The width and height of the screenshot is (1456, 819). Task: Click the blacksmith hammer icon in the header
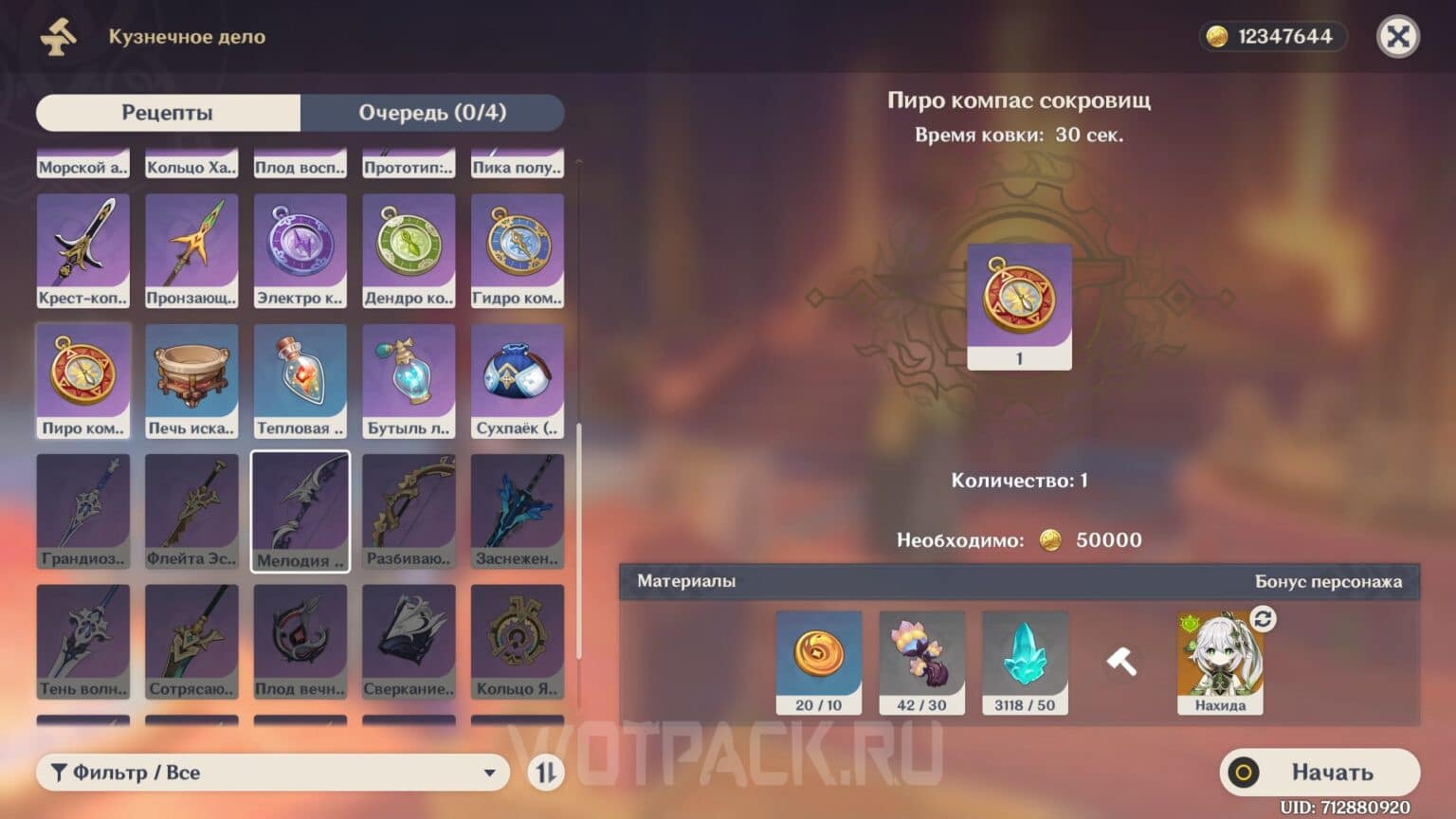click(55, 38)
